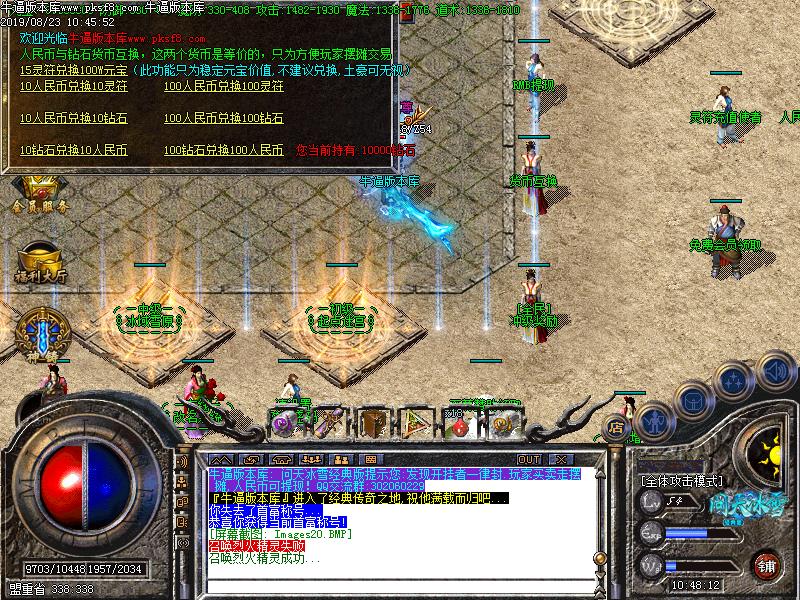Select 10人民币兑换10灵符 exchange option
This screenshot has height=600, width=800.
click(73, 86)
